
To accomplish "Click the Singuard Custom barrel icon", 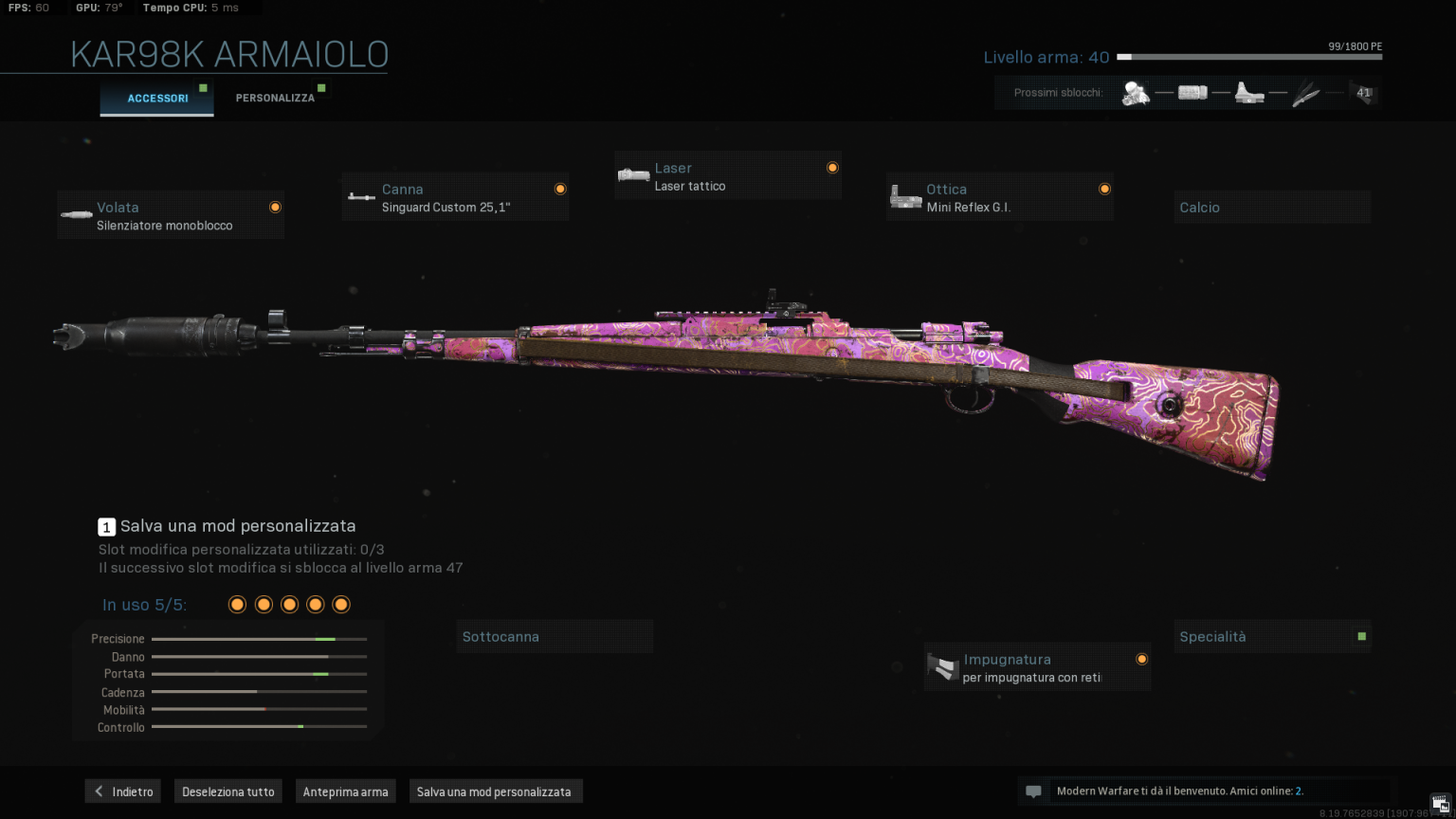I will coord(361,197).
